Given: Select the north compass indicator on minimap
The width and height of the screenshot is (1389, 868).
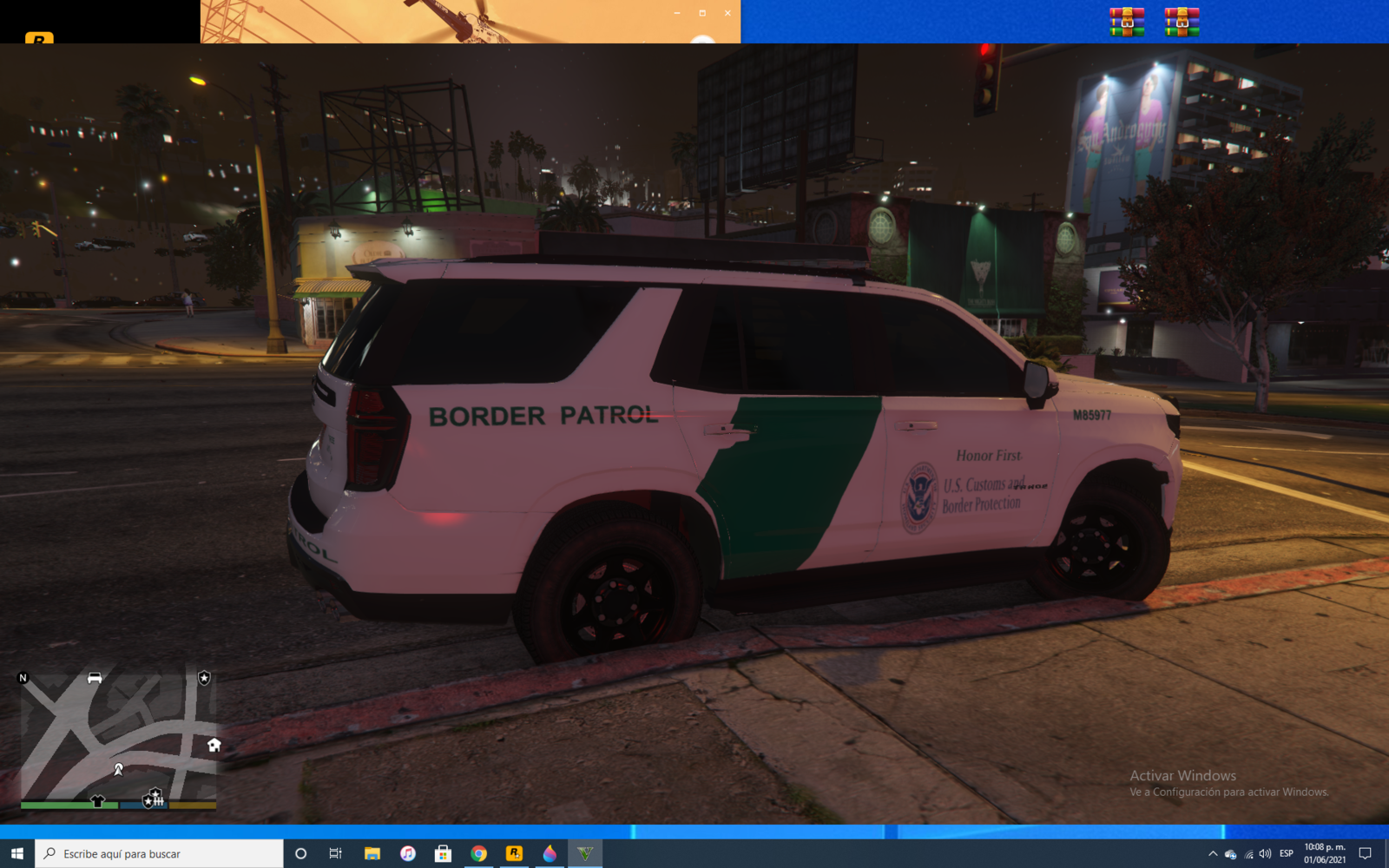Looking at the screenshot, I should 23,678.
